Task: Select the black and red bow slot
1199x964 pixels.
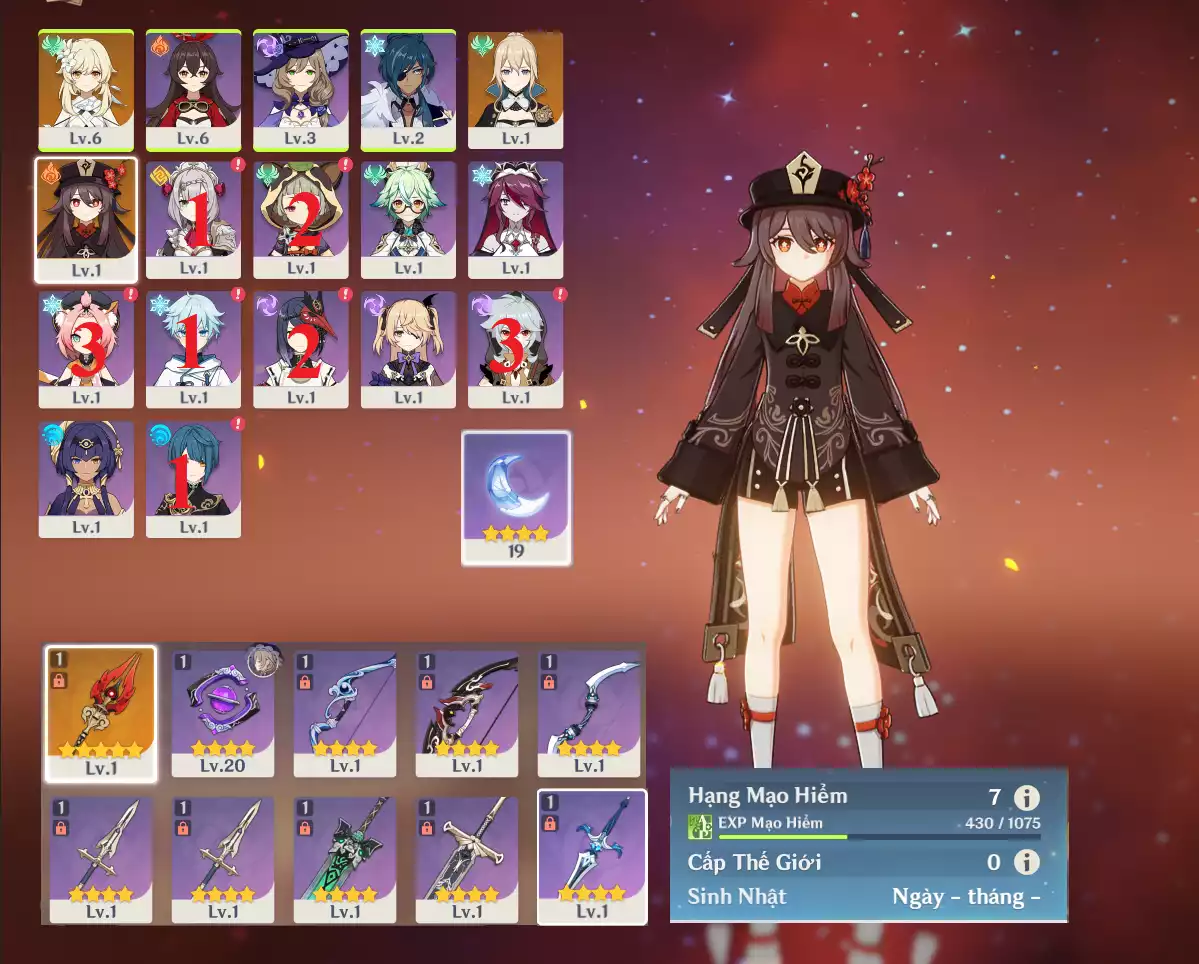Action: [x=467, y=712]
